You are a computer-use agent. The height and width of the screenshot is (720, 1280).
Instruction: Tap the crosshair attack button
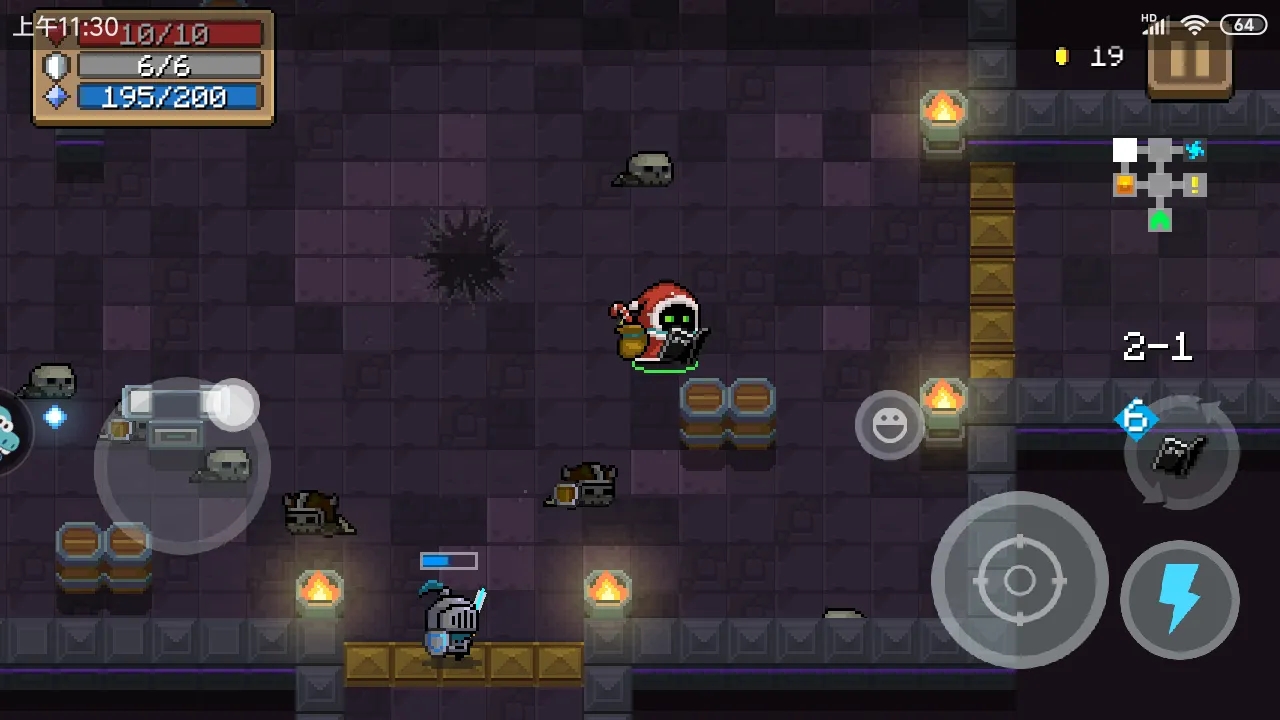[1019, 579]
